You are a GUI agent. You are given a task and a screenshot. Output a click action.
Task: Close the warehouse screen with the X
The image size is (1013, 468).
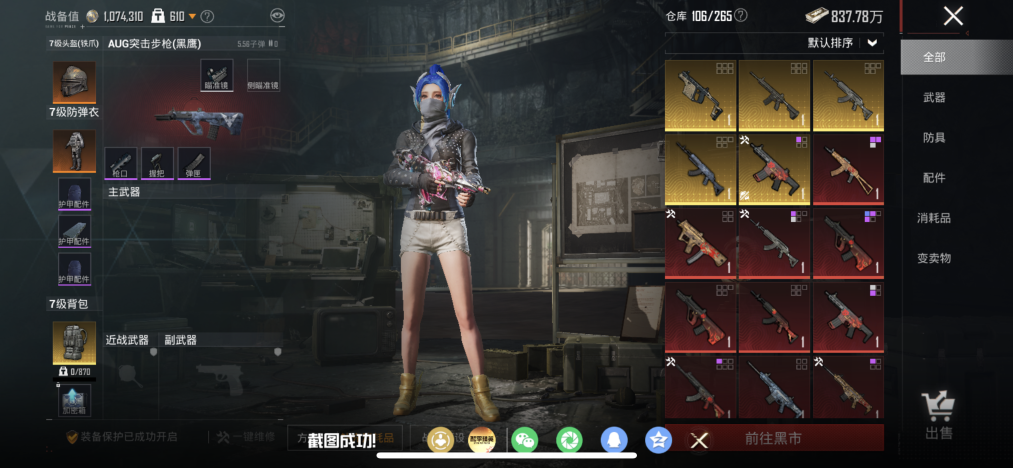tap(953, 16)
